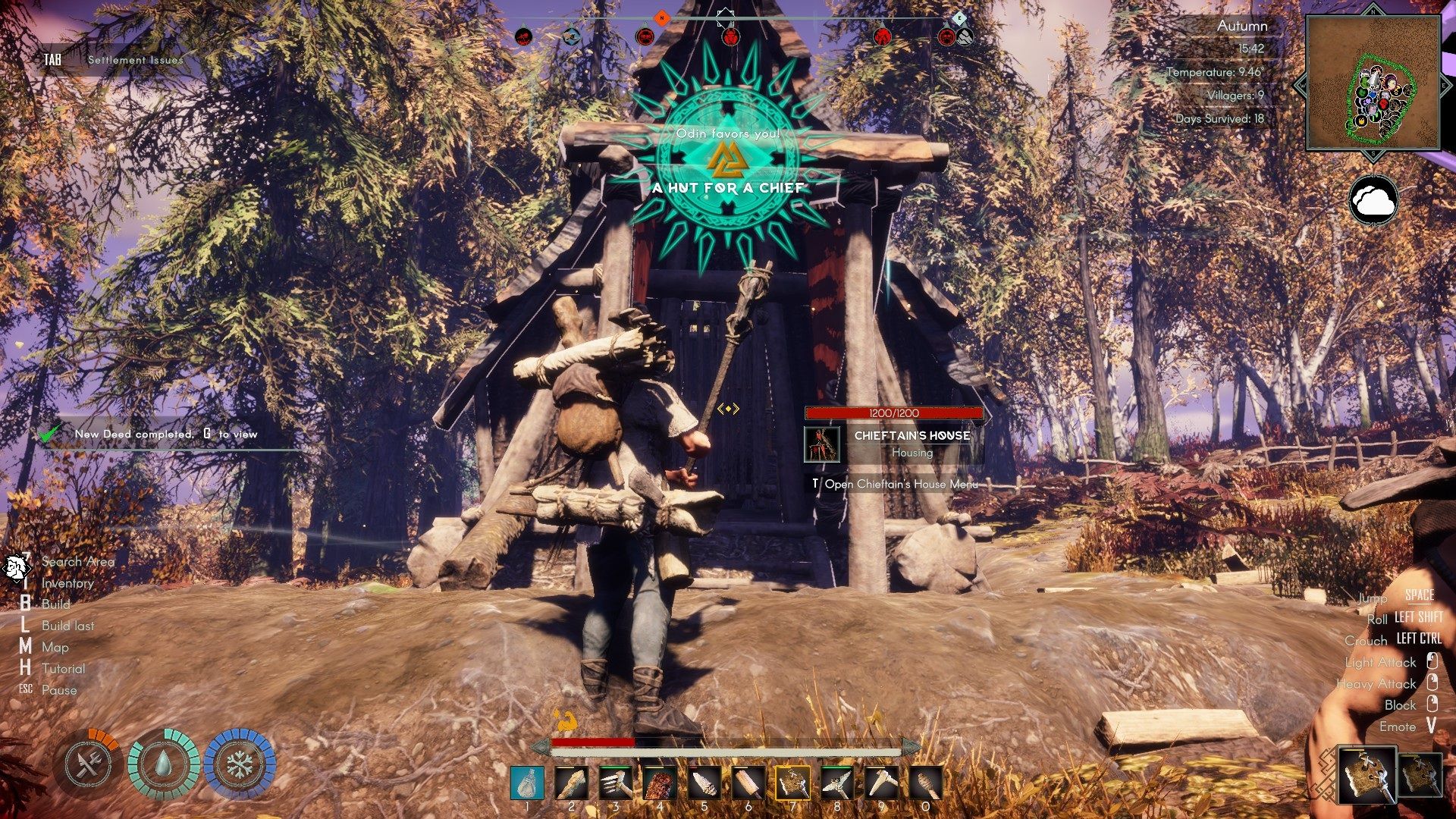Pause the game from the shortcut list
The image size is (1456, 819).
[x=59, y=690]
